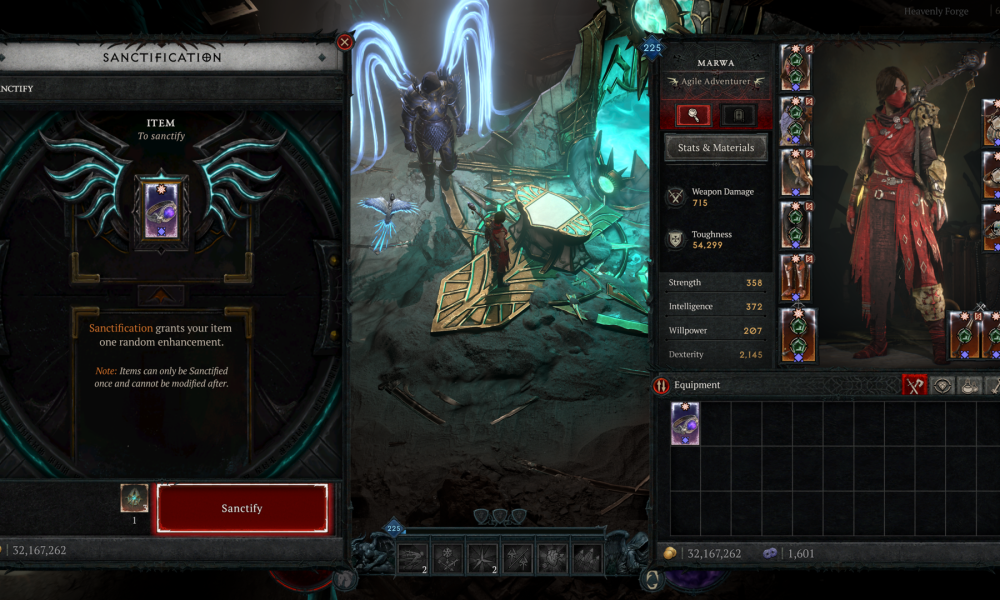1000x600 pixels.
Task: Click the red Sanctify button
Action: 241,508
